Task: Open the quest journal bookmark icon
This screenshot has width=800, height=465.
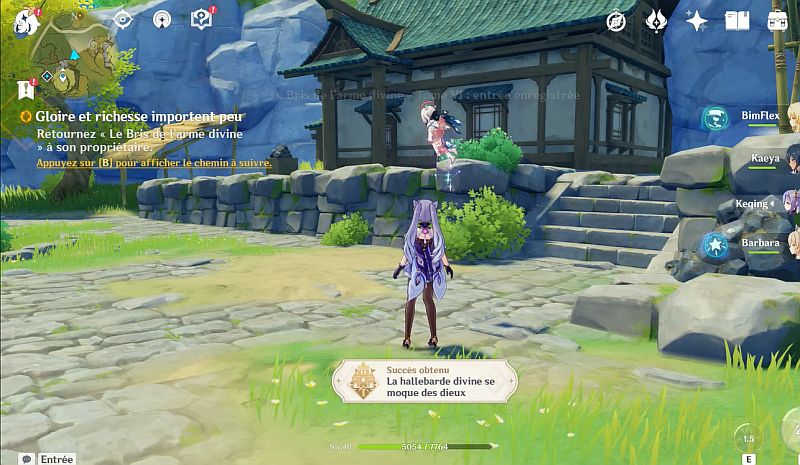Action: pos(25,90)
